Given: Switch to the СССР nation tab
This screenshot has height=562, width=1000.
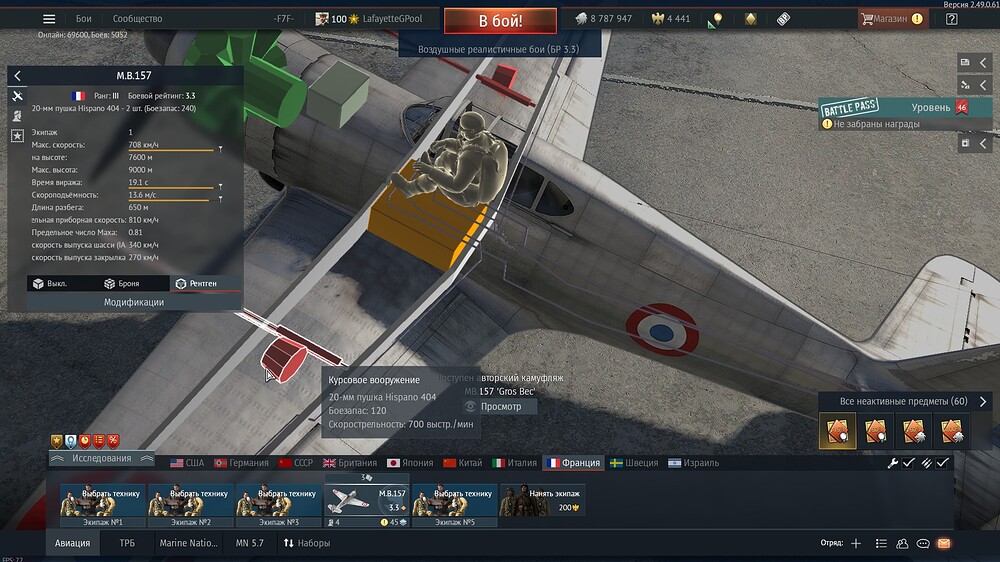Looking at the screenshot, I should [296, 463].
